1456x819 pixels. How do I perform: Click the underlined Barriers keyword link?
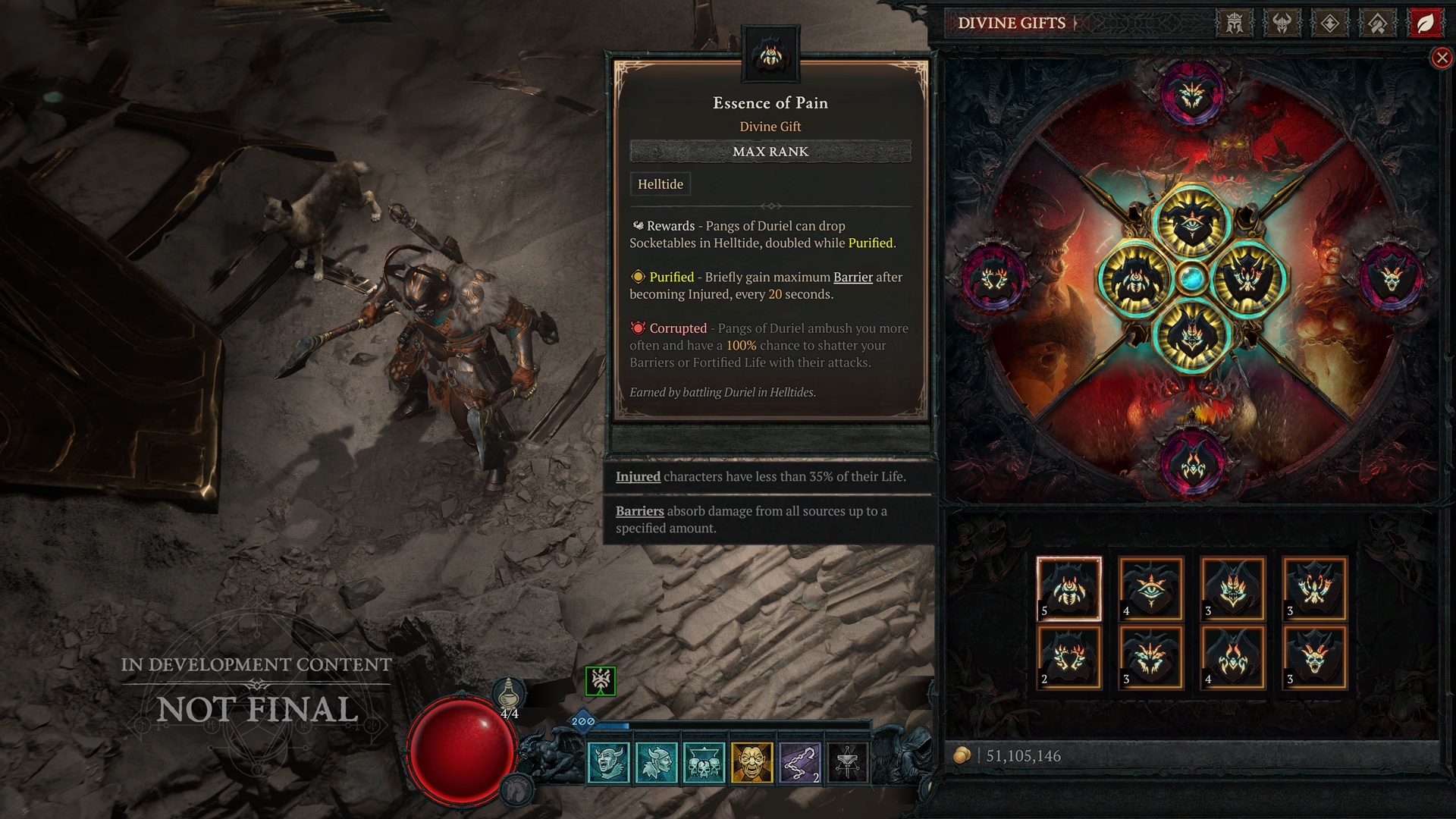pyautogui.click(x=639, y=511)
